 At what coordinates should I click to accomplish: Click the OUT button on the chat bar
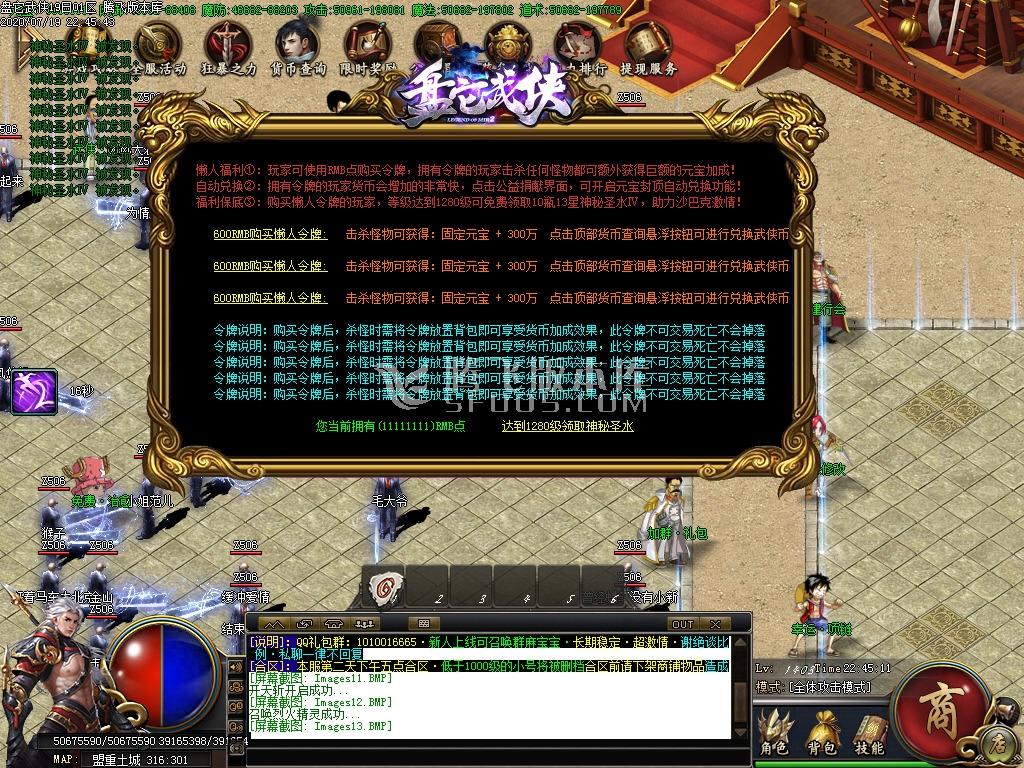pyautogui.click(x=683, y=624)
